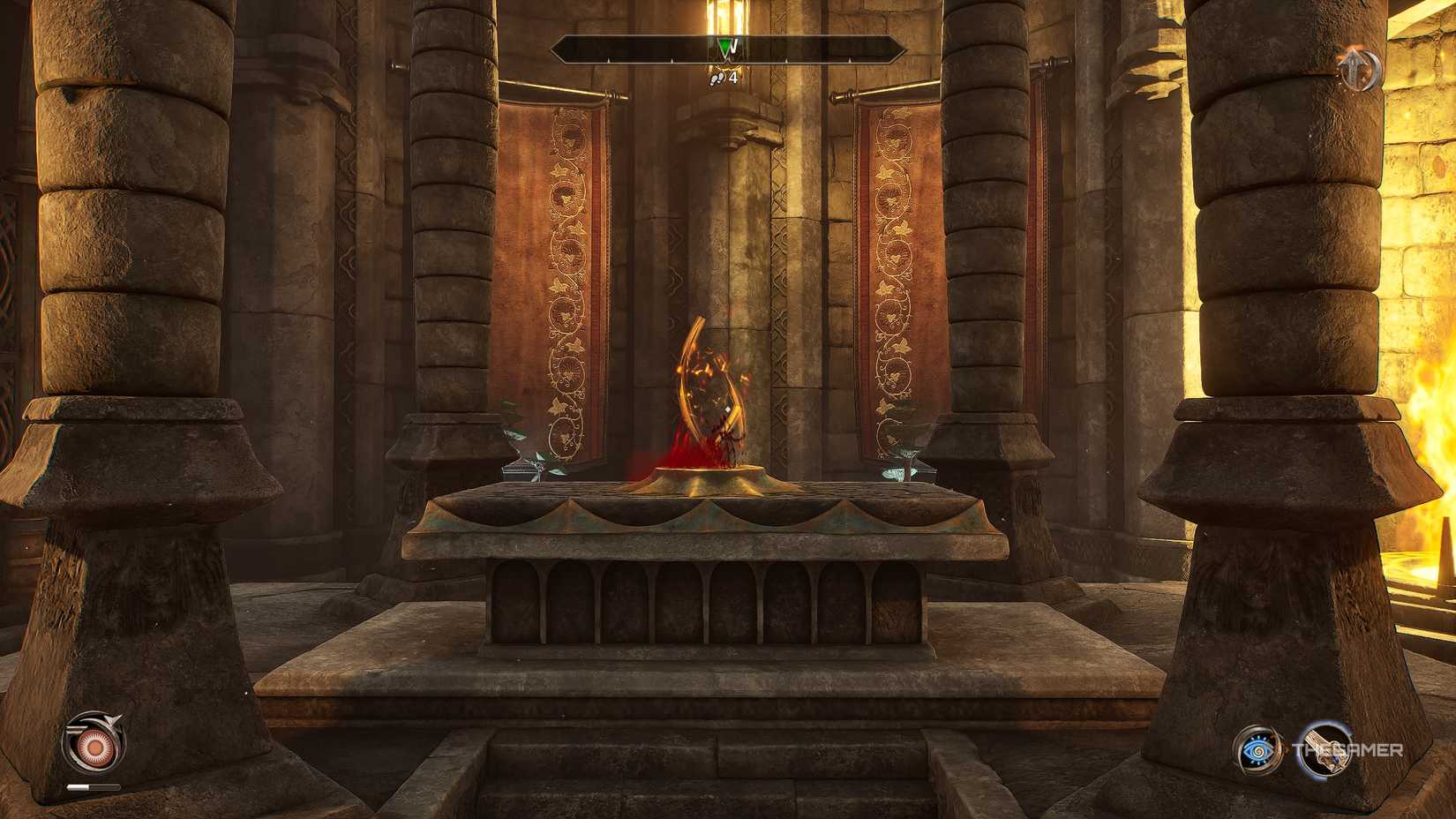Click the blue mystical eye icon bottom-right
The image size is (1456, 819).
click(x=1257, y=751)
